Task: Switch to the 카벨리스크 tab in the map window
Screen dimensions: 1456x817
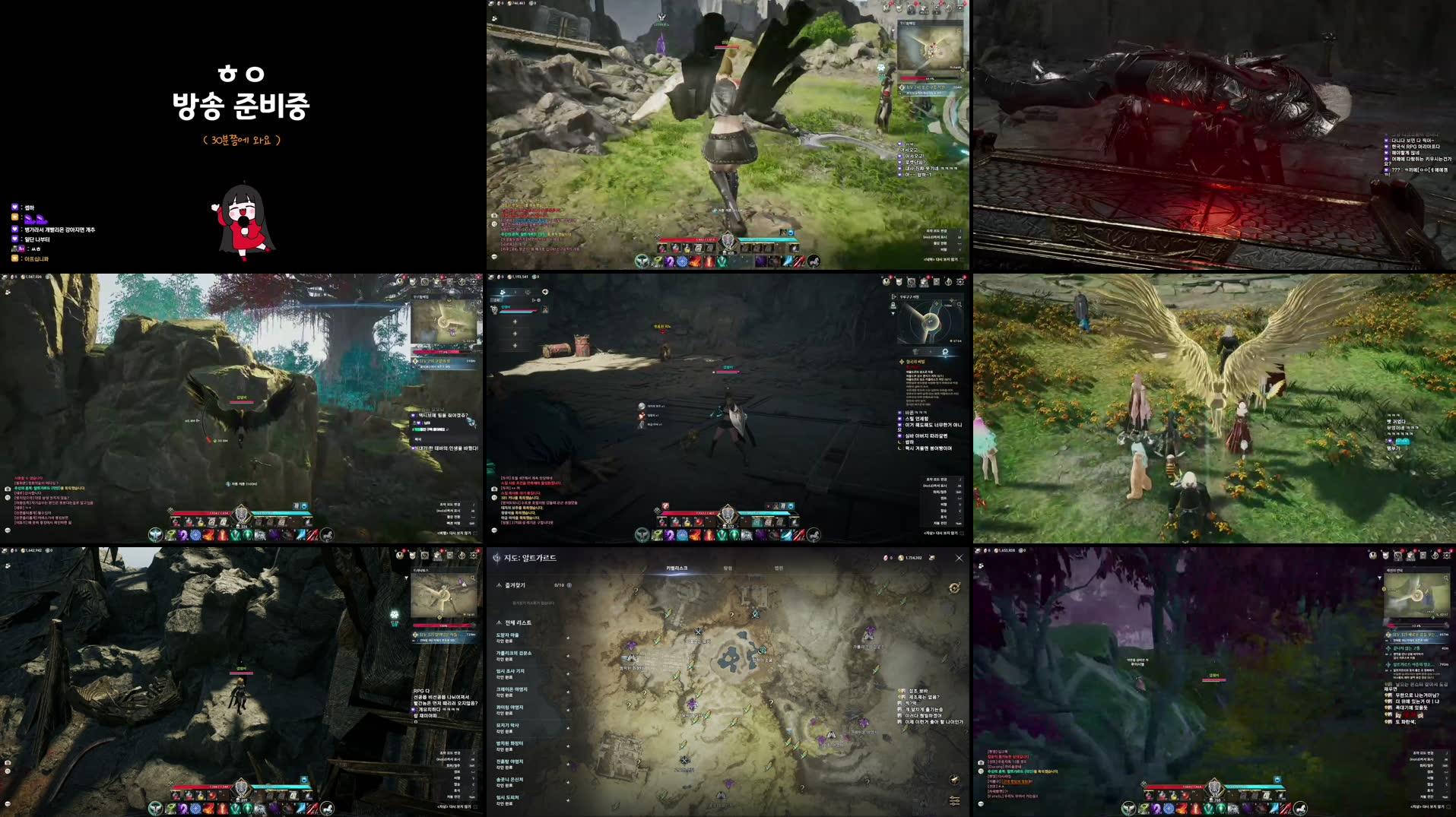Action: click(676, 568)
